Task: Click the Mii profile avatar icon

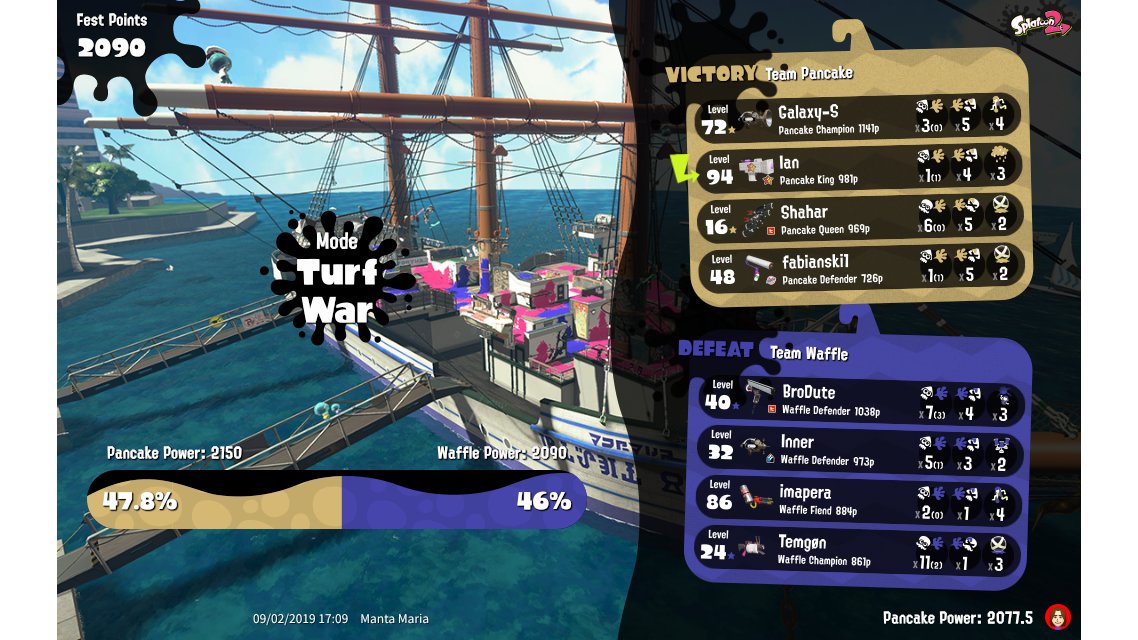Action: click(1058, 617)
